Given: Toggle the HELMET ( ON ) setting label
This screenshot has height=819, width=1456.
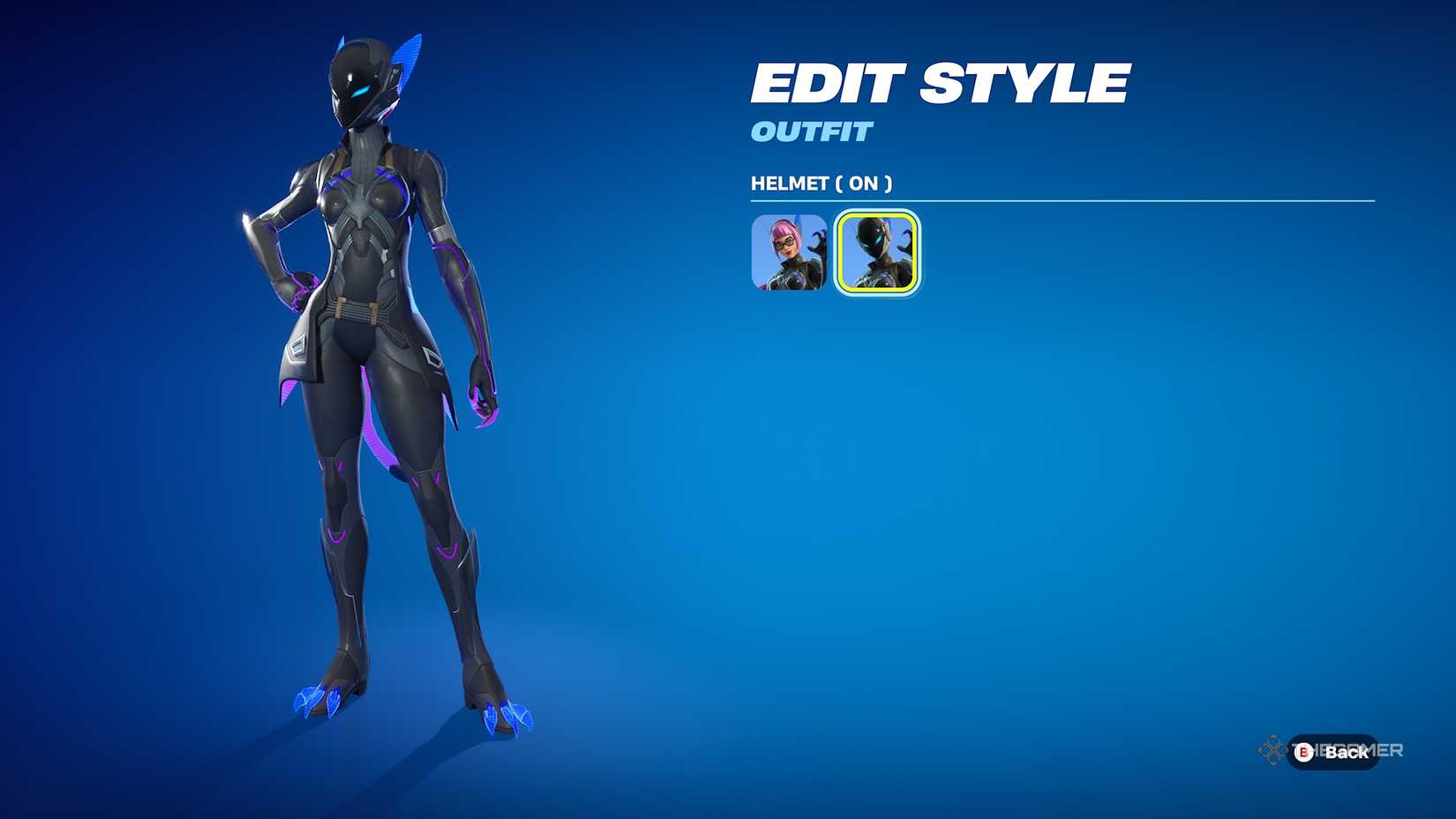Looking at the screenshot, I should click(x=820, y=184).
